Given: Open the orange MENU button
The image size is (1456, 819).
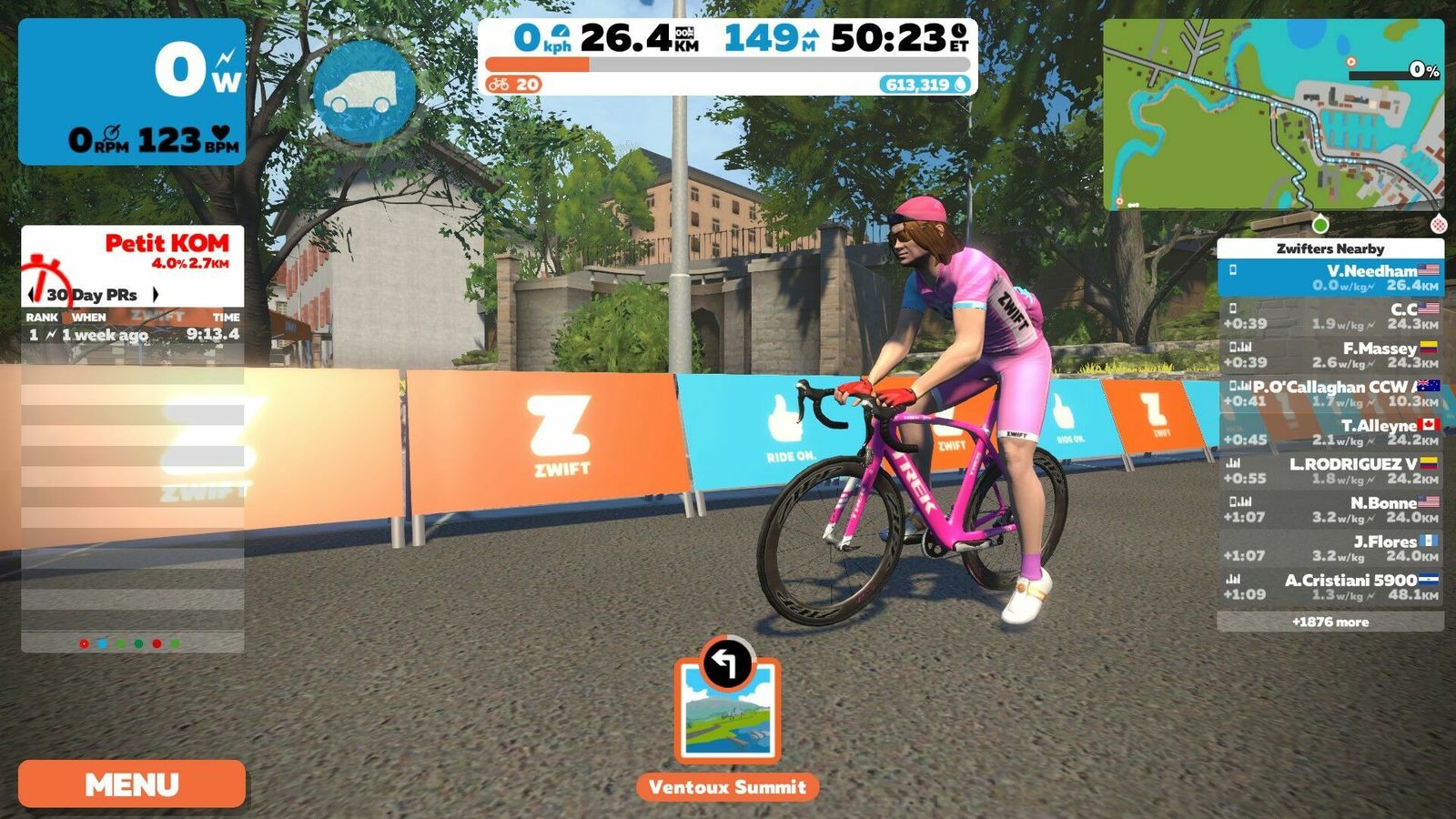Looking at the screenshot, I should [x=132, y=784].
